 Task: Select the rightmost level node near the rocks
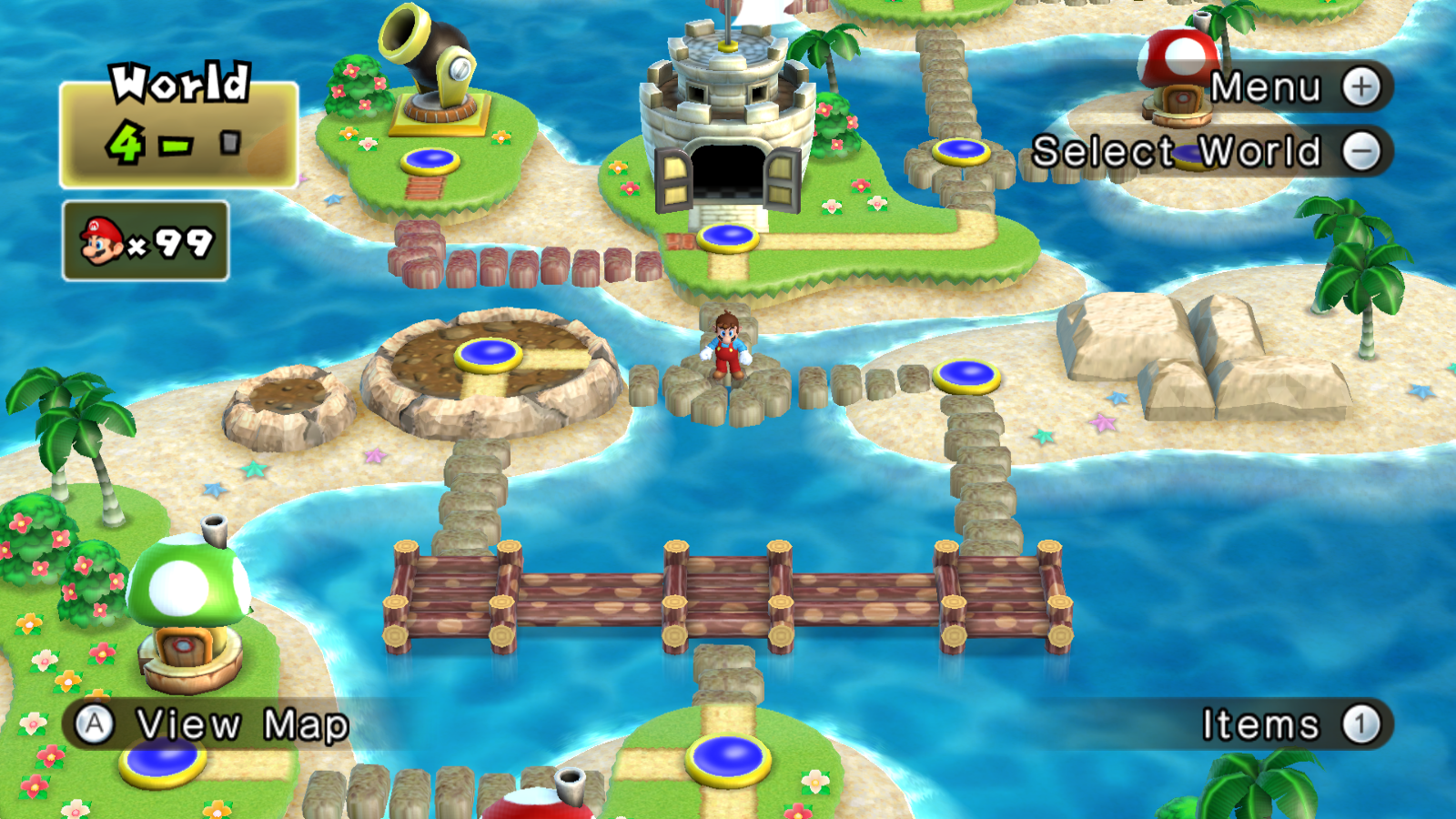[967, 373]
